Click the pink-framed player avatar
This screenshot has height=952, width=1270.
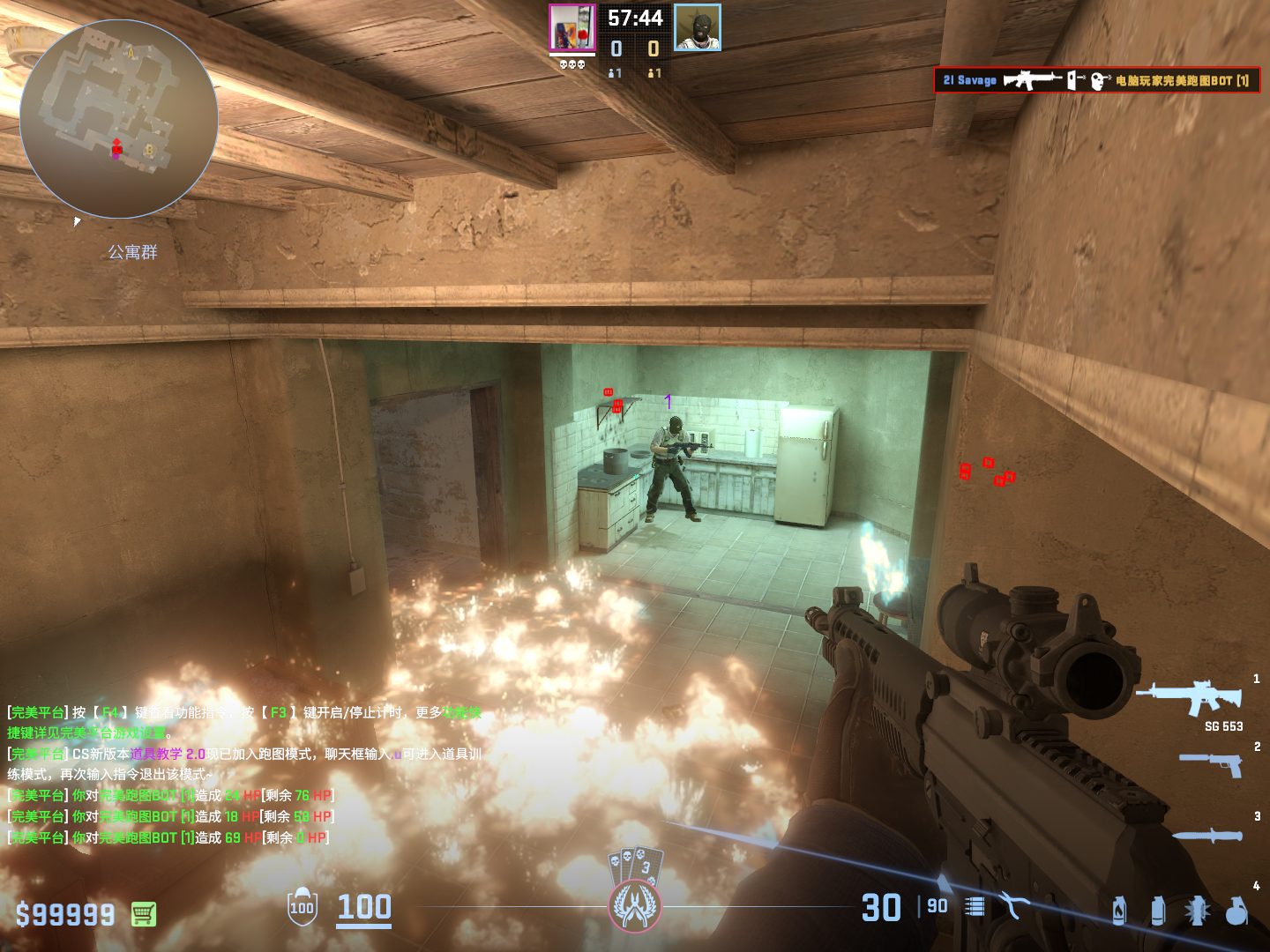[x=571, y=27]
